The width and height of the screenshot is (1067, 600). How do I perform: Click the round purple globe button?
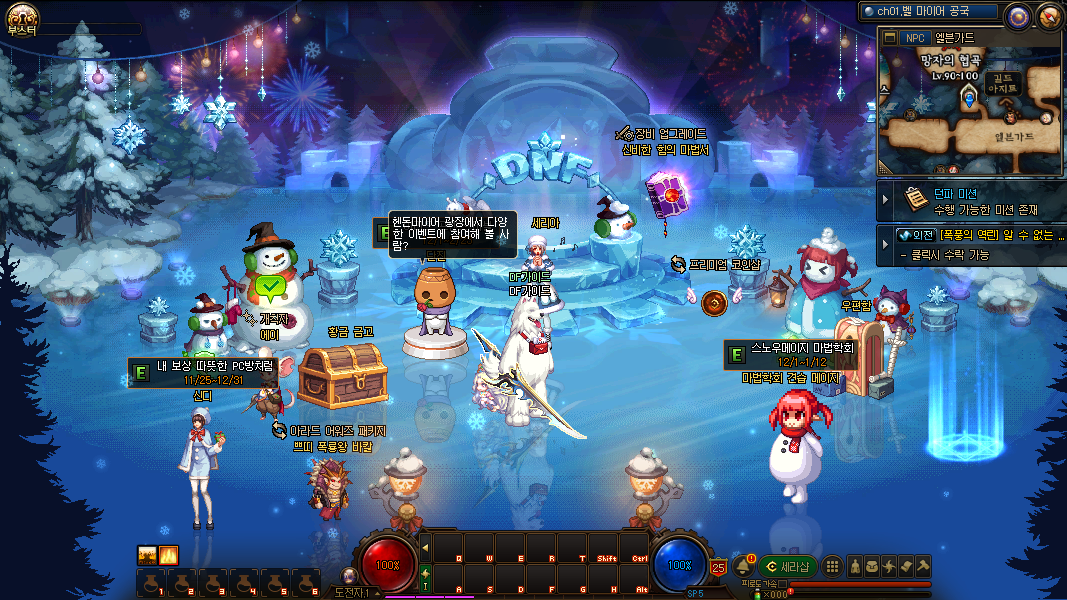coord(1018,15)
